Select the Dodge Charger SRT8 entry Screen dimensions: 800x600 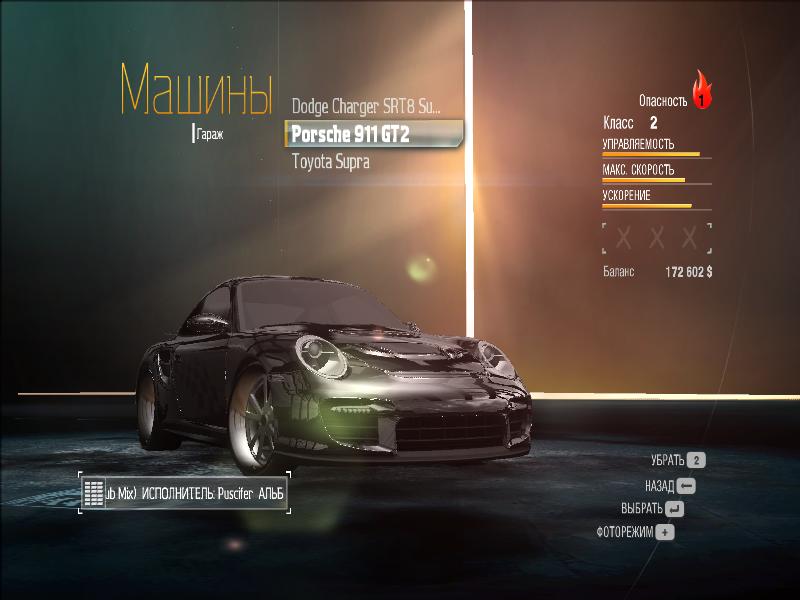pos(365,106)
